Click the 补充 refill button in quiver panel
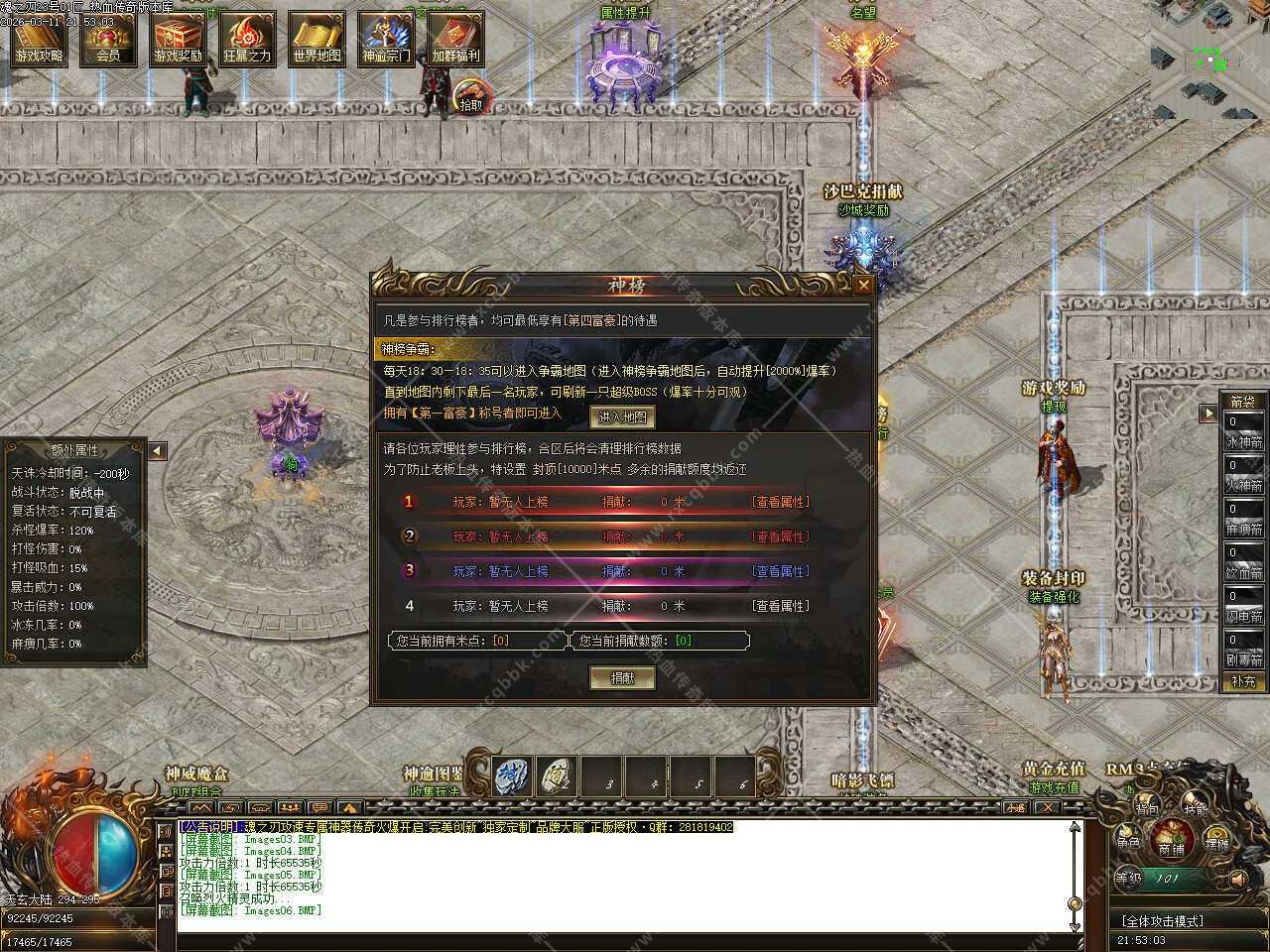 point(1243,681)
